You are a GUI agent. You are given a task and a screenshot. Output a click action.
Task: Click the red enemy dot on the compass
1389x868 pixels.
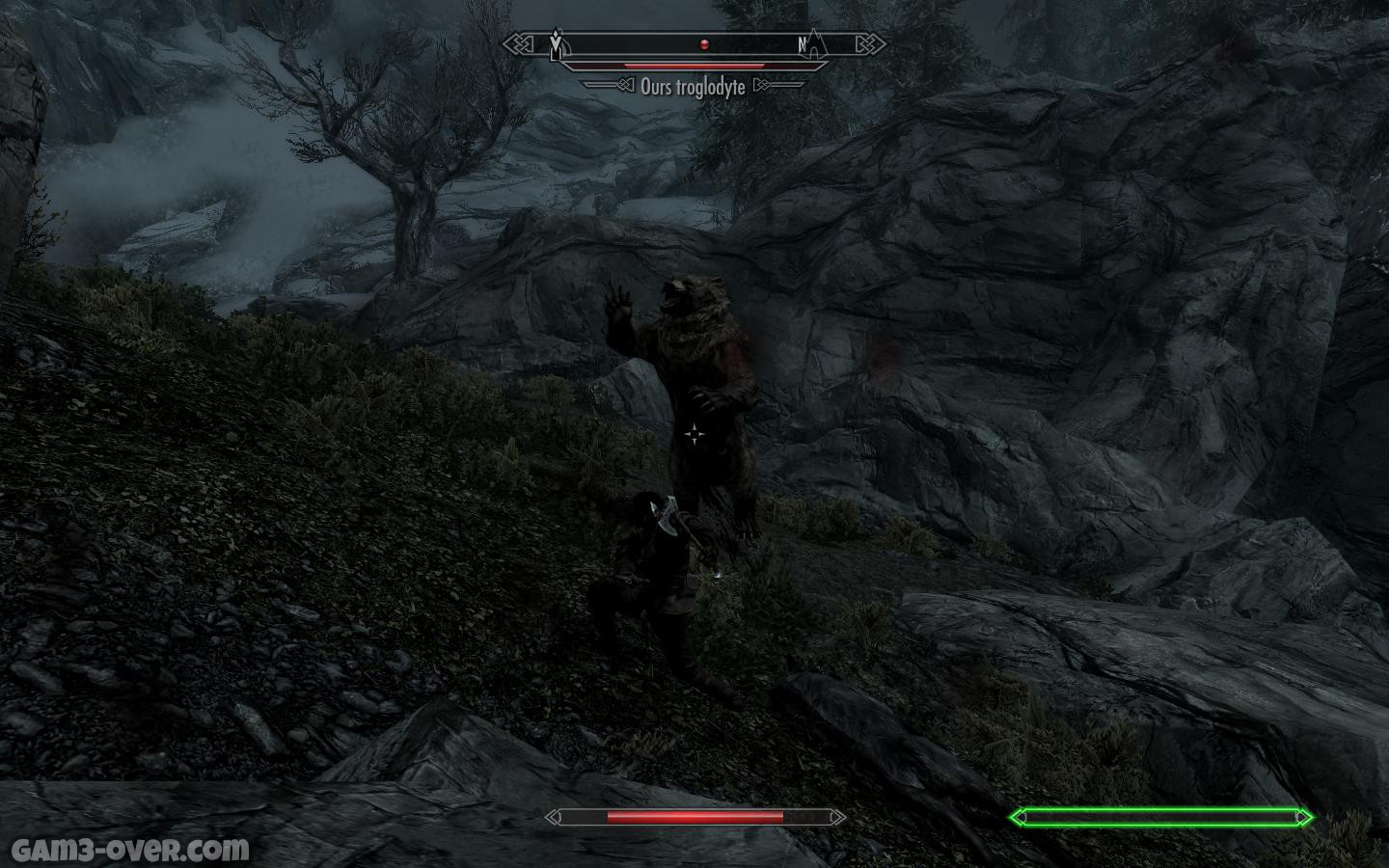[x=704, y=44]
